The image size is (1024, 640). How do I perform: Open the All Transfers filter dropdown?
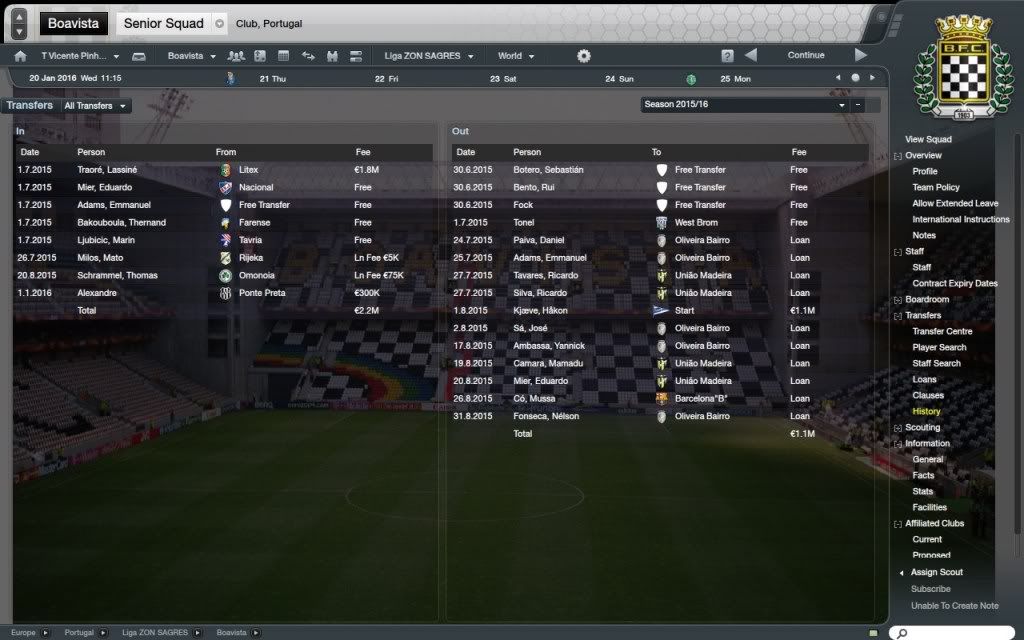pos(96,105)
